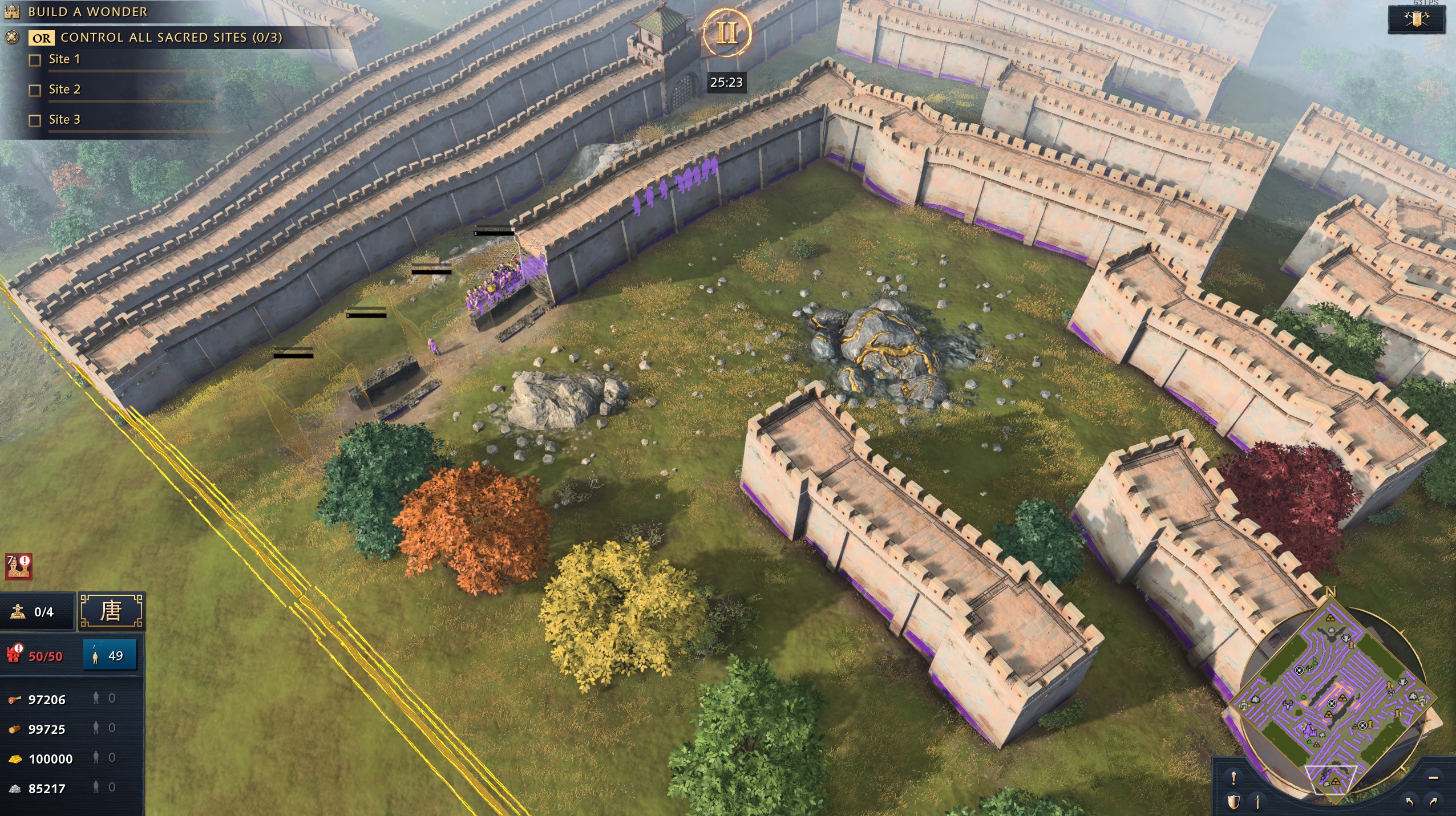Click the stone resource pile icon
1456x816 pixels.
click(x=14, y=789)
